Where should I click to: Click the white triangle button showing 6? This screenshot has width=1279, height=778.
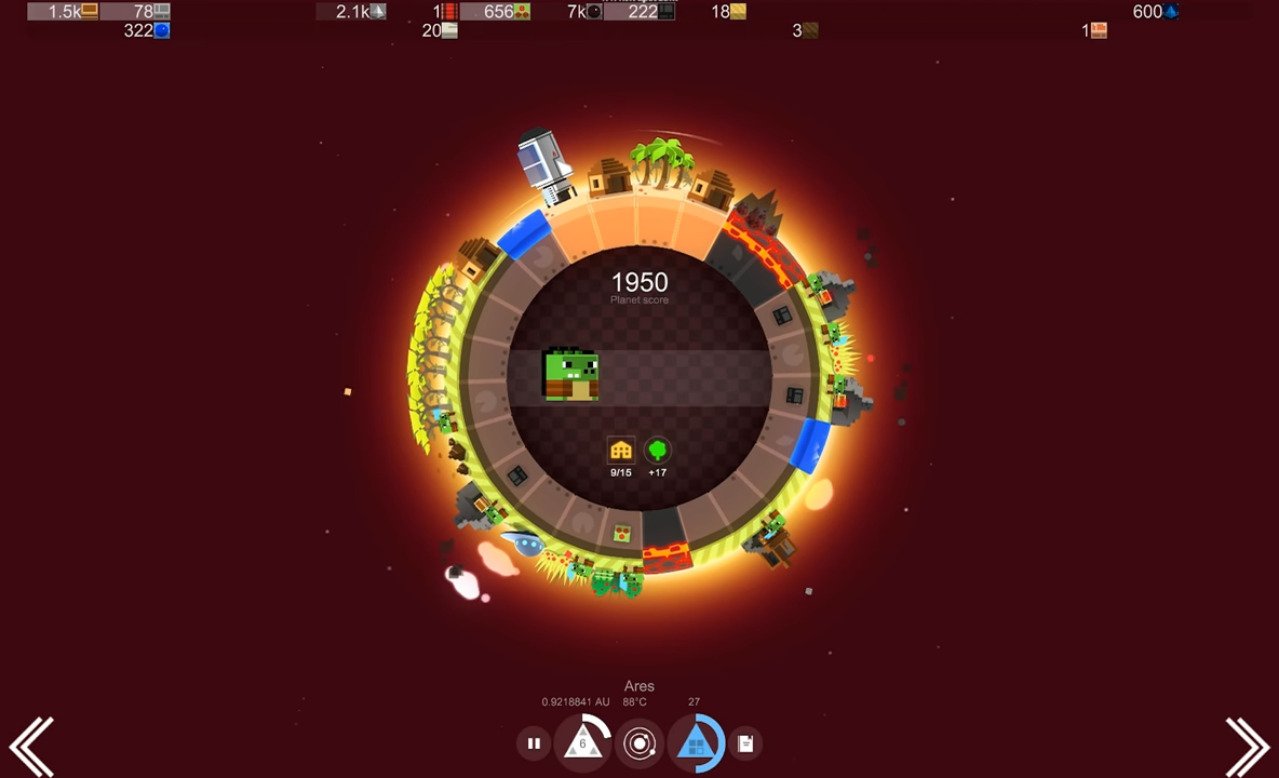point(582,743)
